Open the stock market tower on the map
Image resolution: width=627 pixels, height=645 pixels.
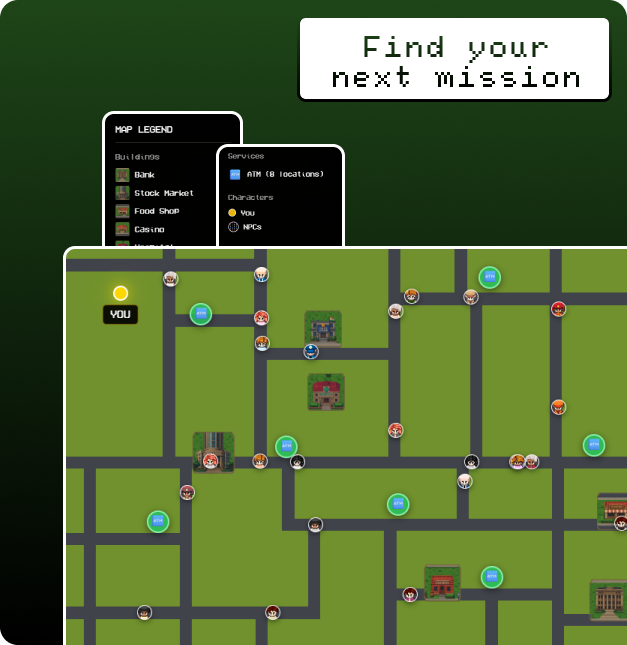click(213, 451)
